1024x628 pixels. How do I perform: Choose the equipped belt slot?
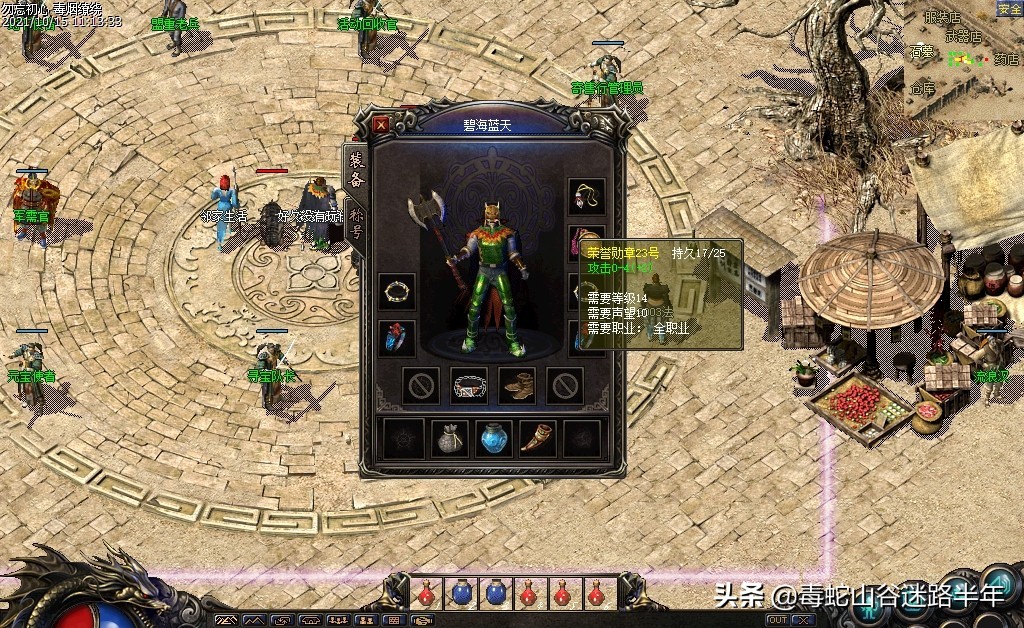(469, 386)
